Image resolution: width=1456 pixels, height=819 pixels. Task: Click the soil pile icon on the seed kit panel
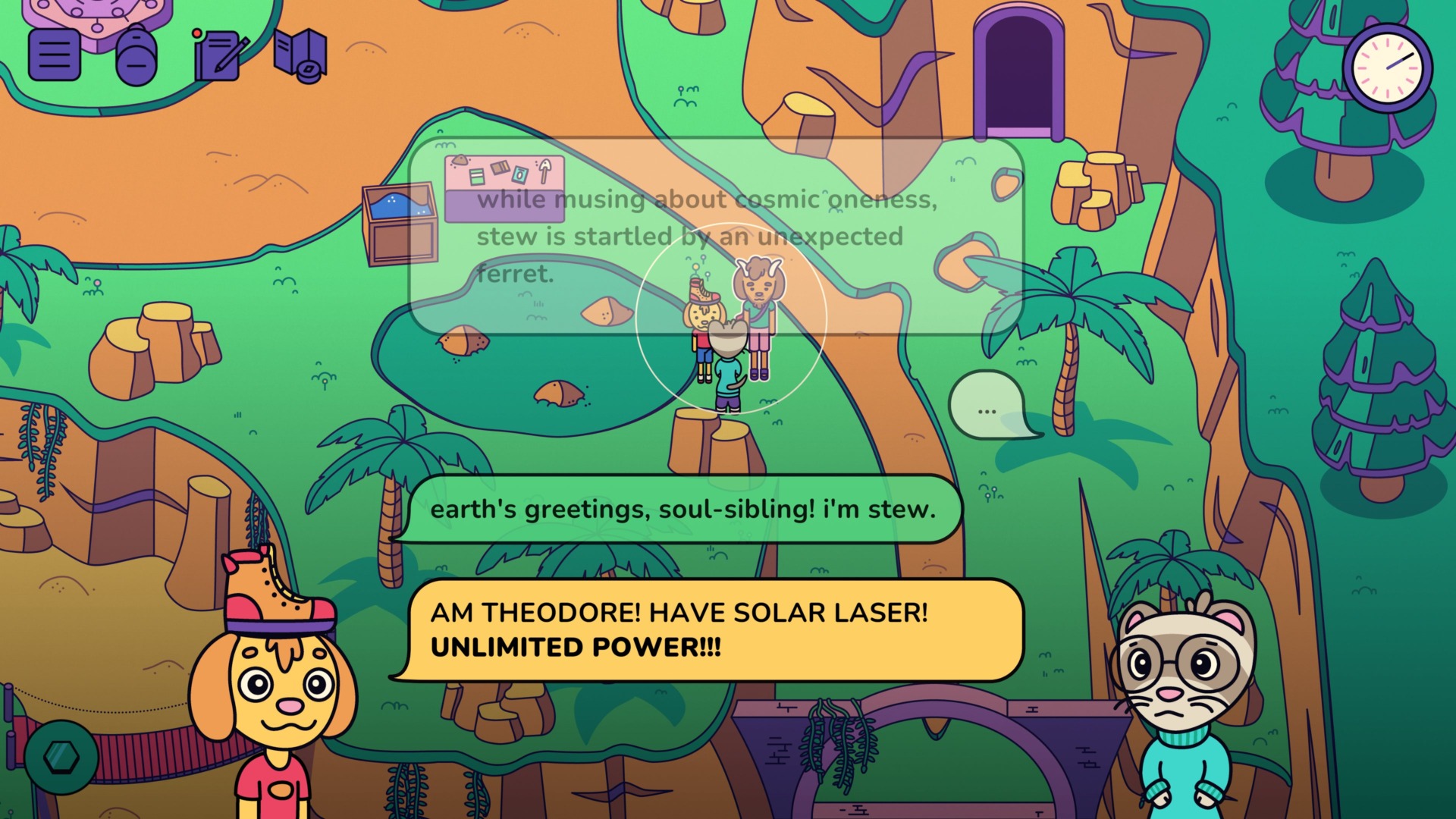(x=460, y=161)
